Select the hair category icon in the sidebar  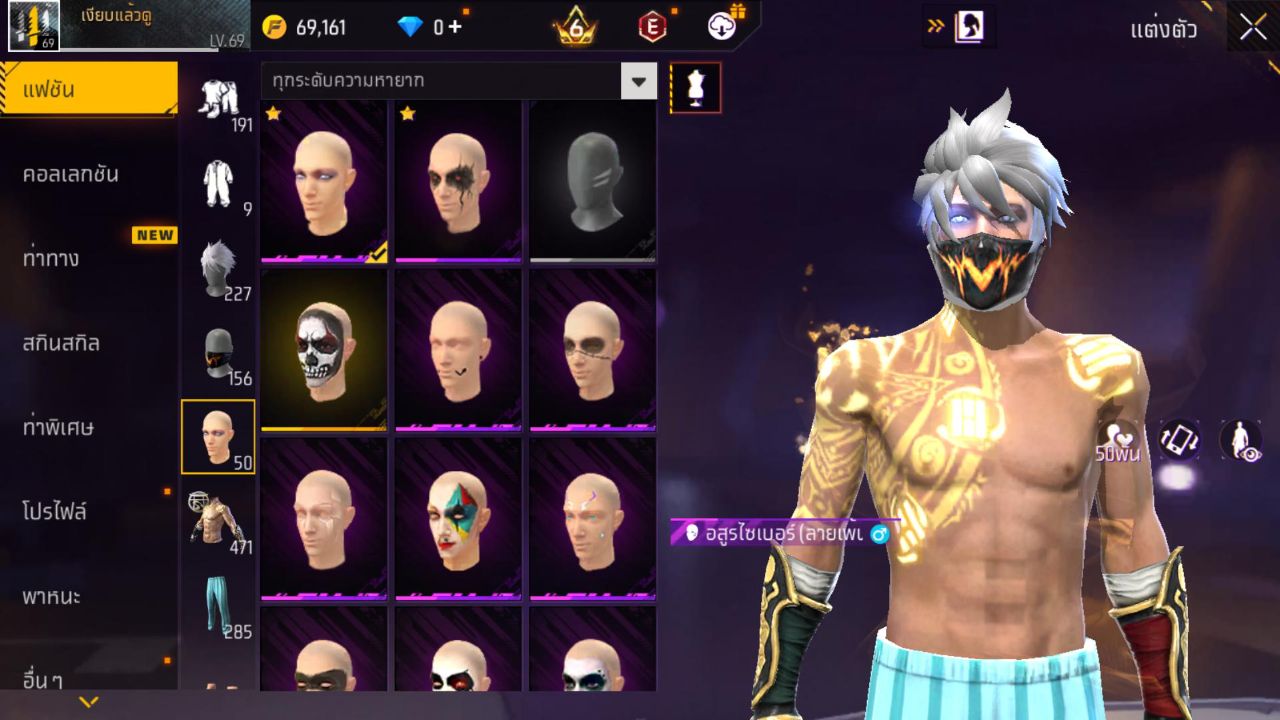pos(219,265)
